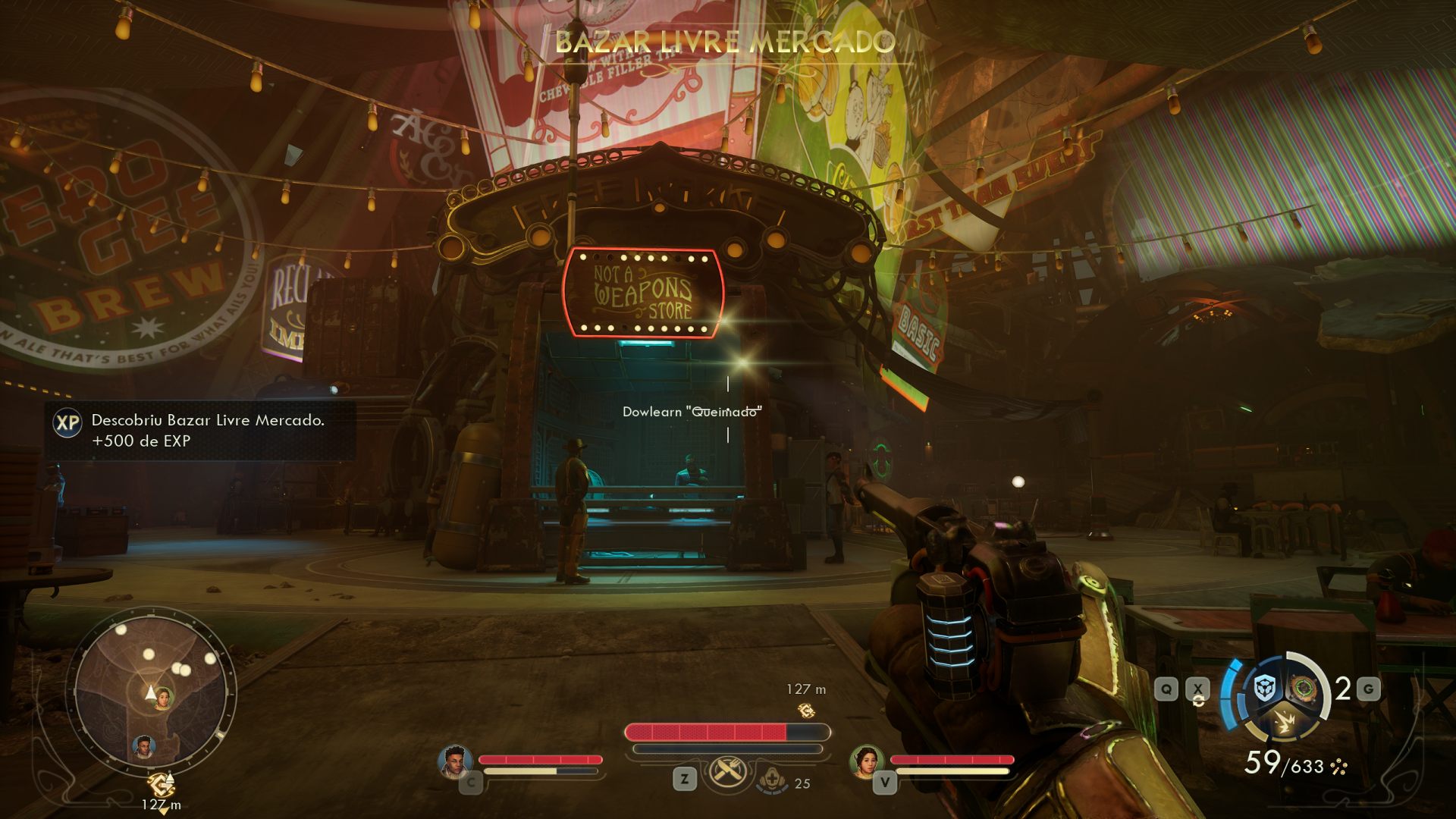Toggle the G grenade key prompt

click(1370, 689)
